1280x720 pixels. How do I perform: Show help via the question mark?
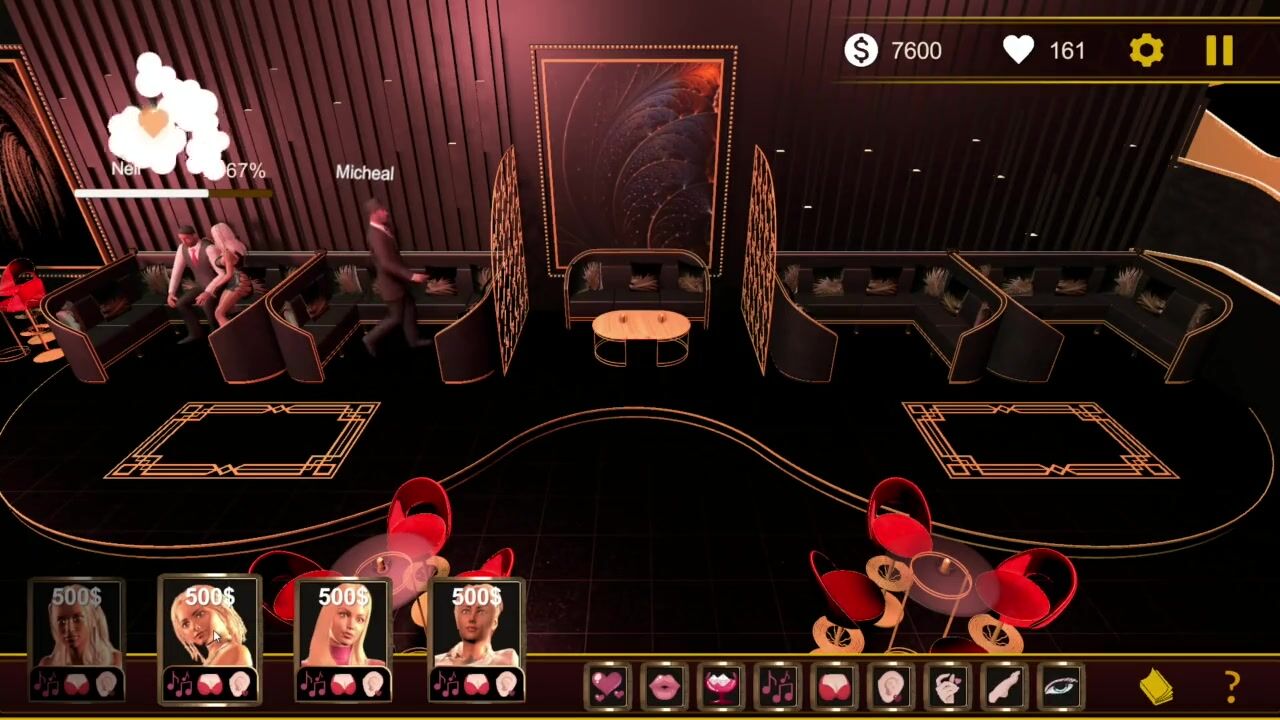1232,687
